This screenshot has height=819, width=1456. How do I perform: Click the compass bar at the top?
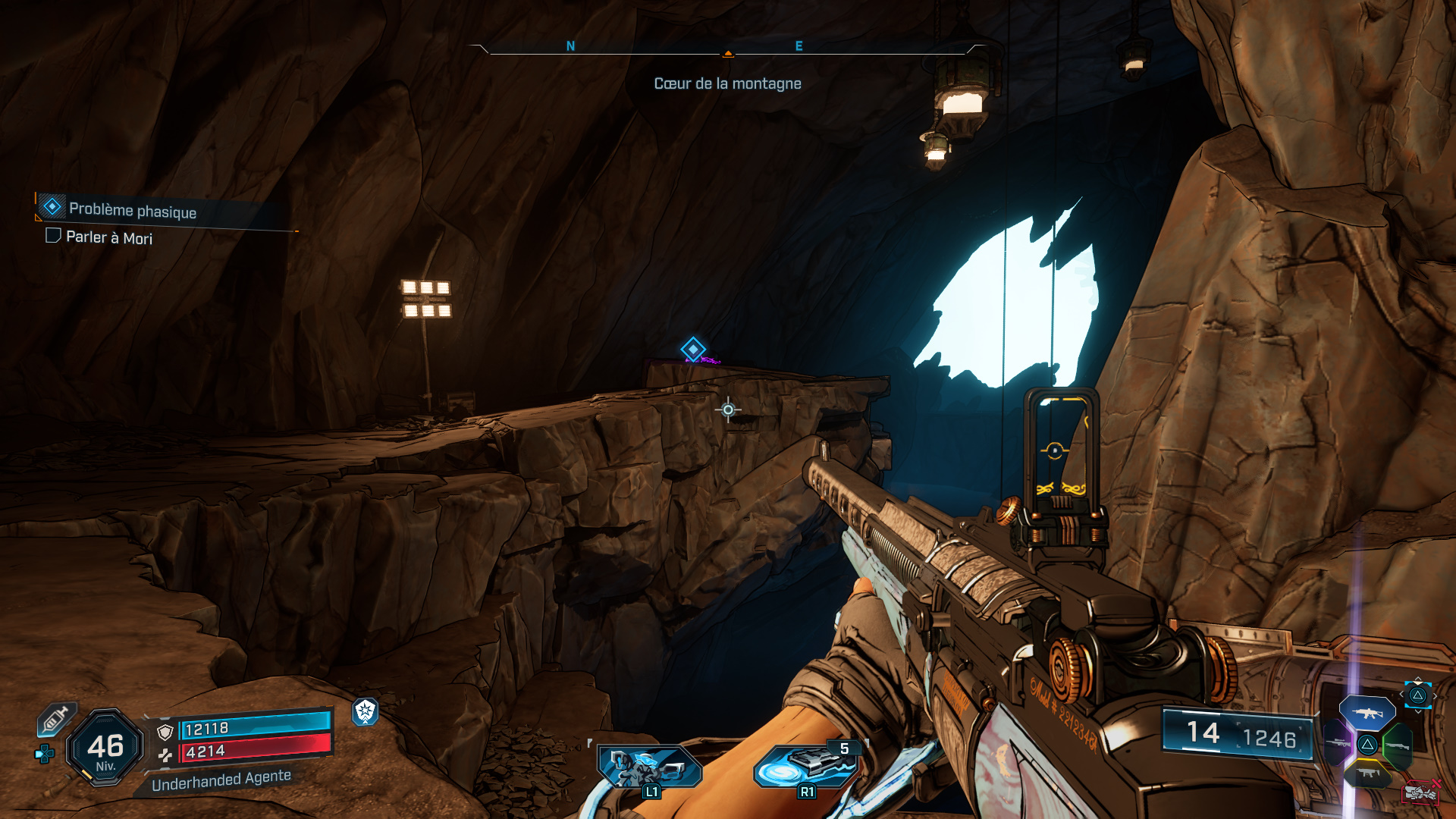(727, 49)
